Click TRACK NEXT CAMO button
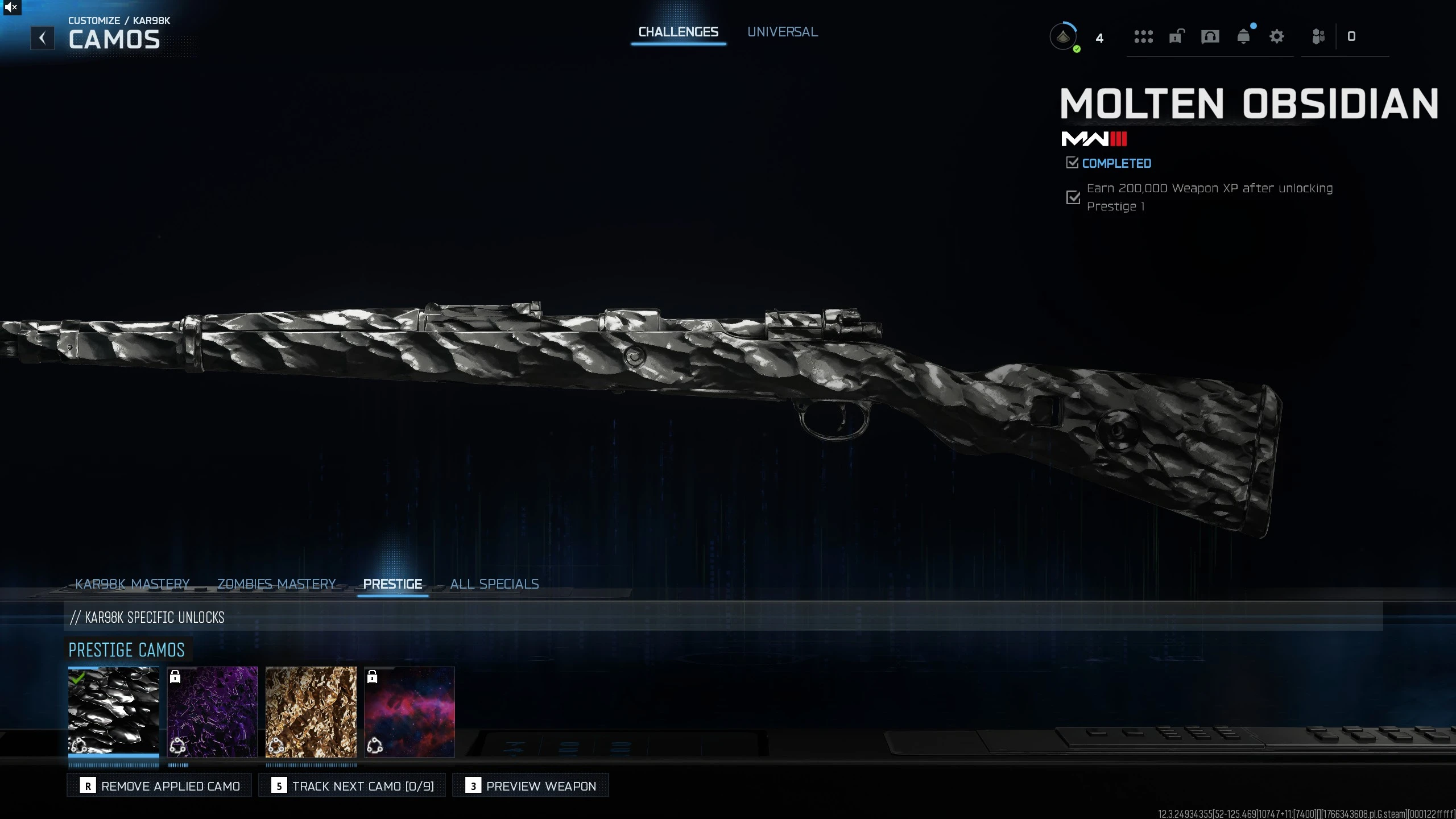The image size is (1456, 819). pos(352,785)
